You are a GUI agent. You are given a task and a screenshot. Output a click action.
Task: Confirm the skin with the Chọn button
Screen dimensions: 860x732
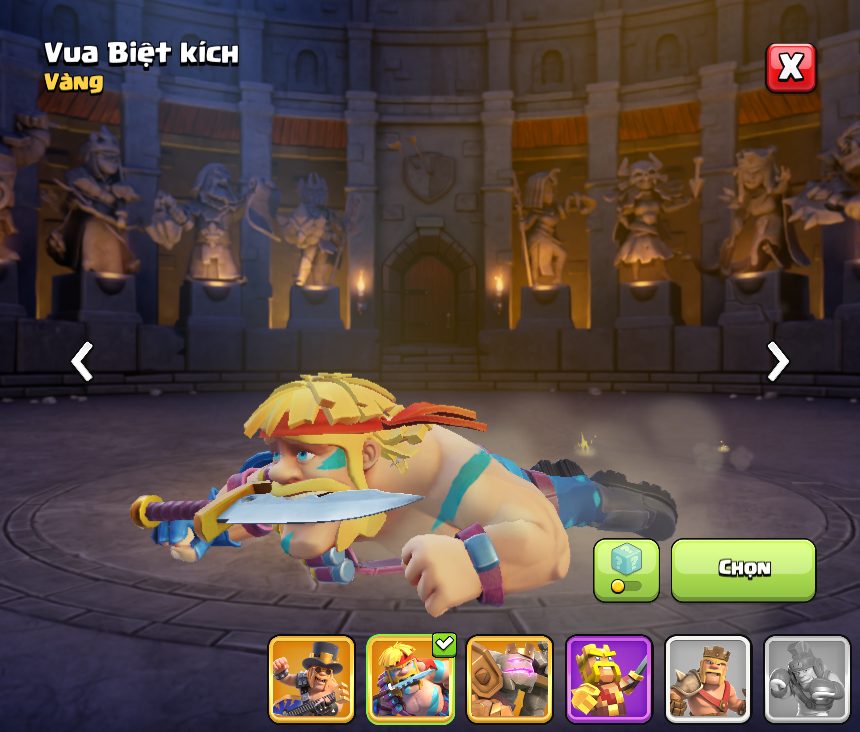743,570
